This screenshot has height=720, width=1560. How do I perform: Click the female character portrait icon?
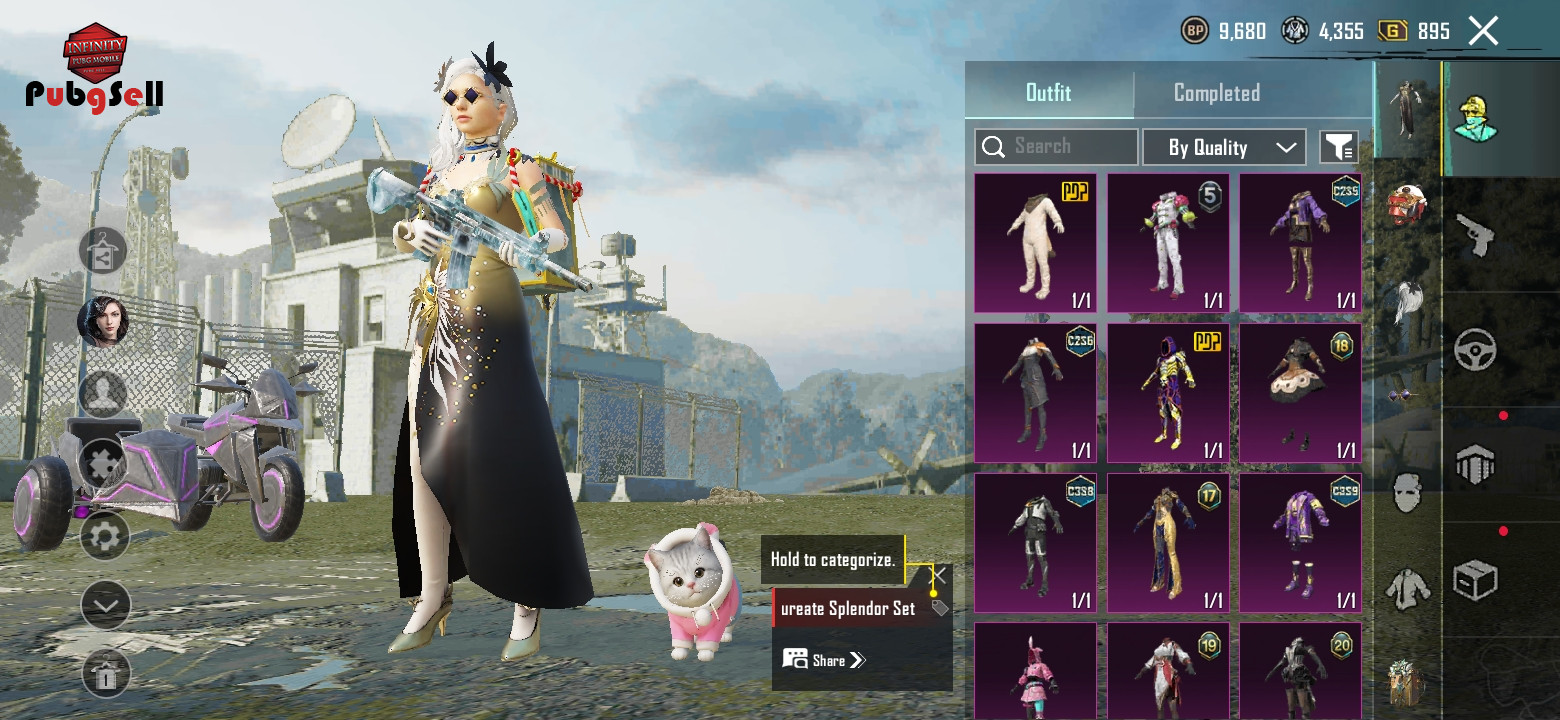(102, 322)
